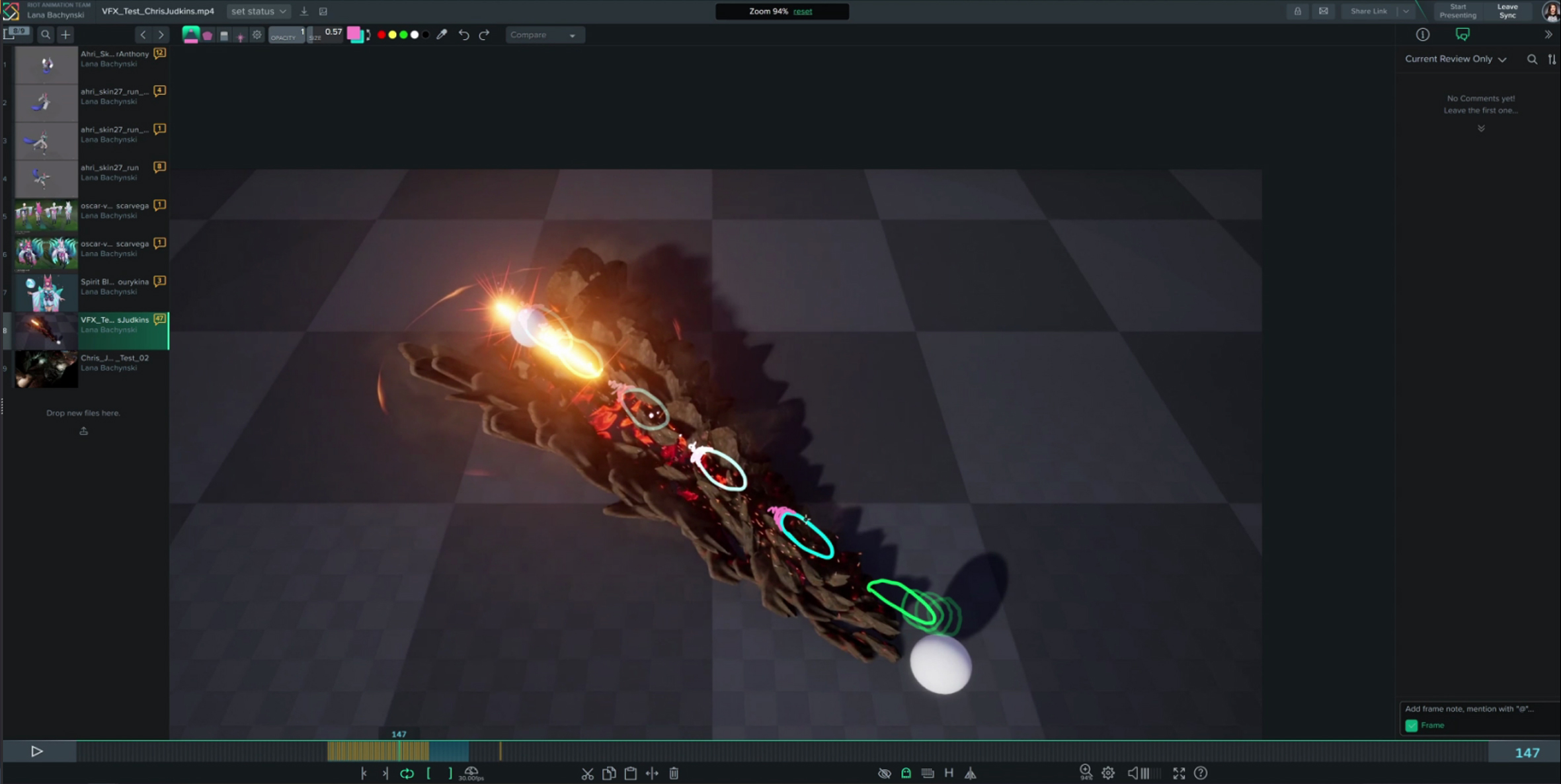Viewport: 1561px width, 784px height.
Task: Open the Compare dropdown
Action: (543, 34)
